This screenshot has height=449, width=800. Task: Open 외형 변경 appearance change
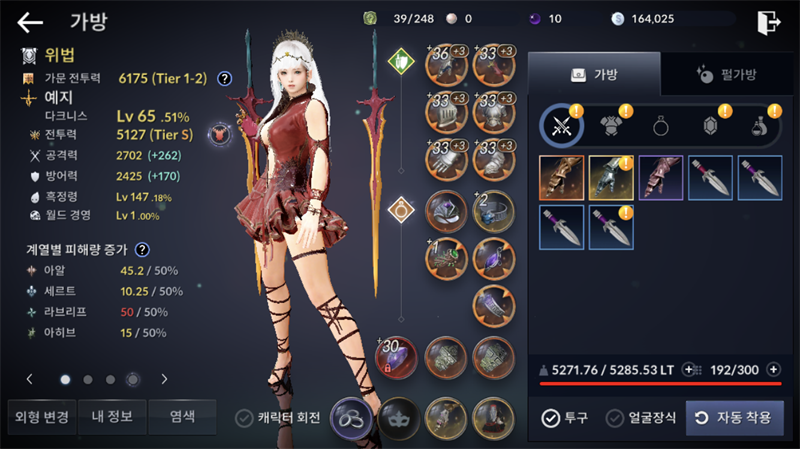38,416
